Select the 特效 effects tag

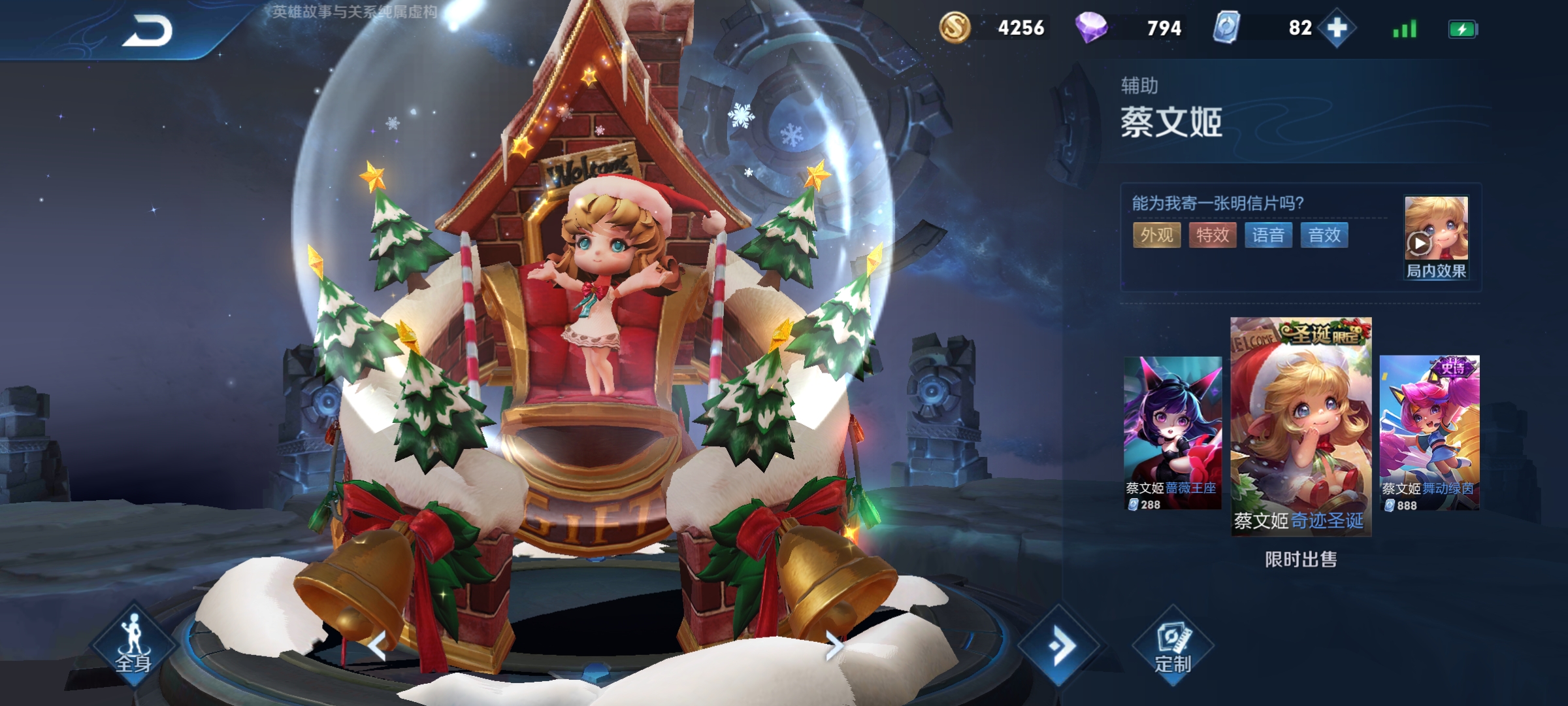coord(1213,235)
